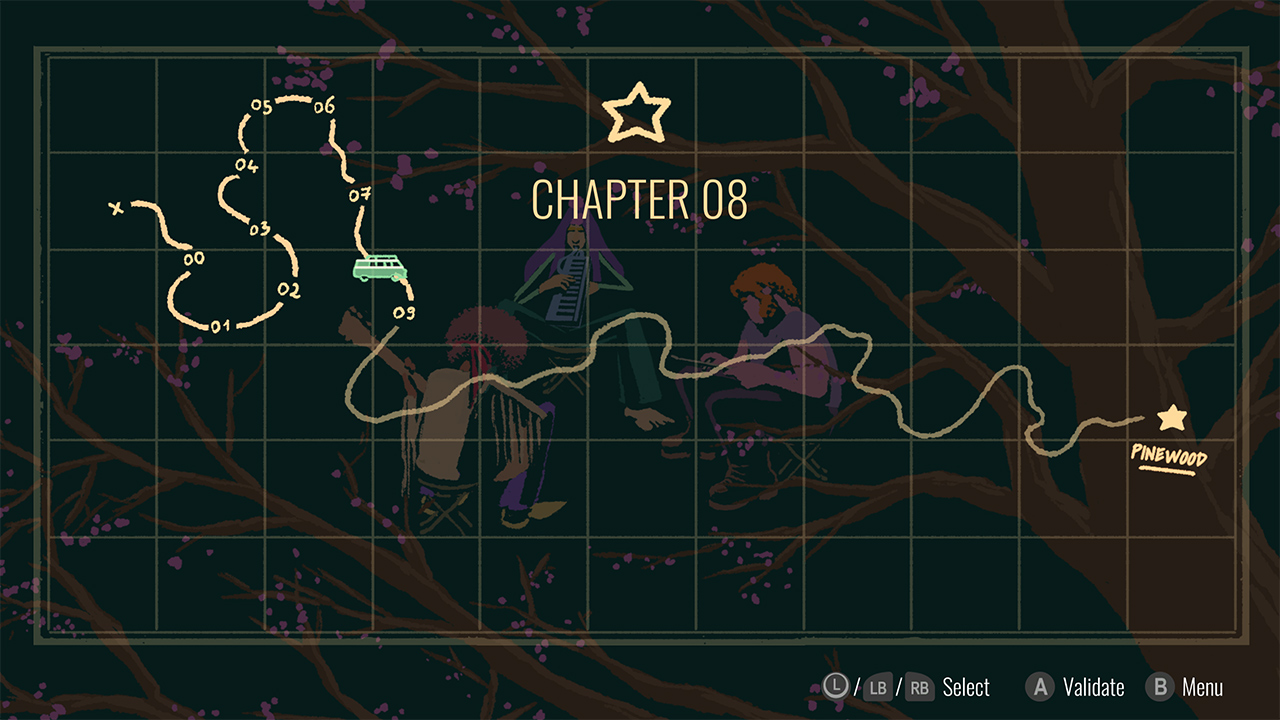
Task: Select chapter marker 02 on the map
Action: (289, 289)
